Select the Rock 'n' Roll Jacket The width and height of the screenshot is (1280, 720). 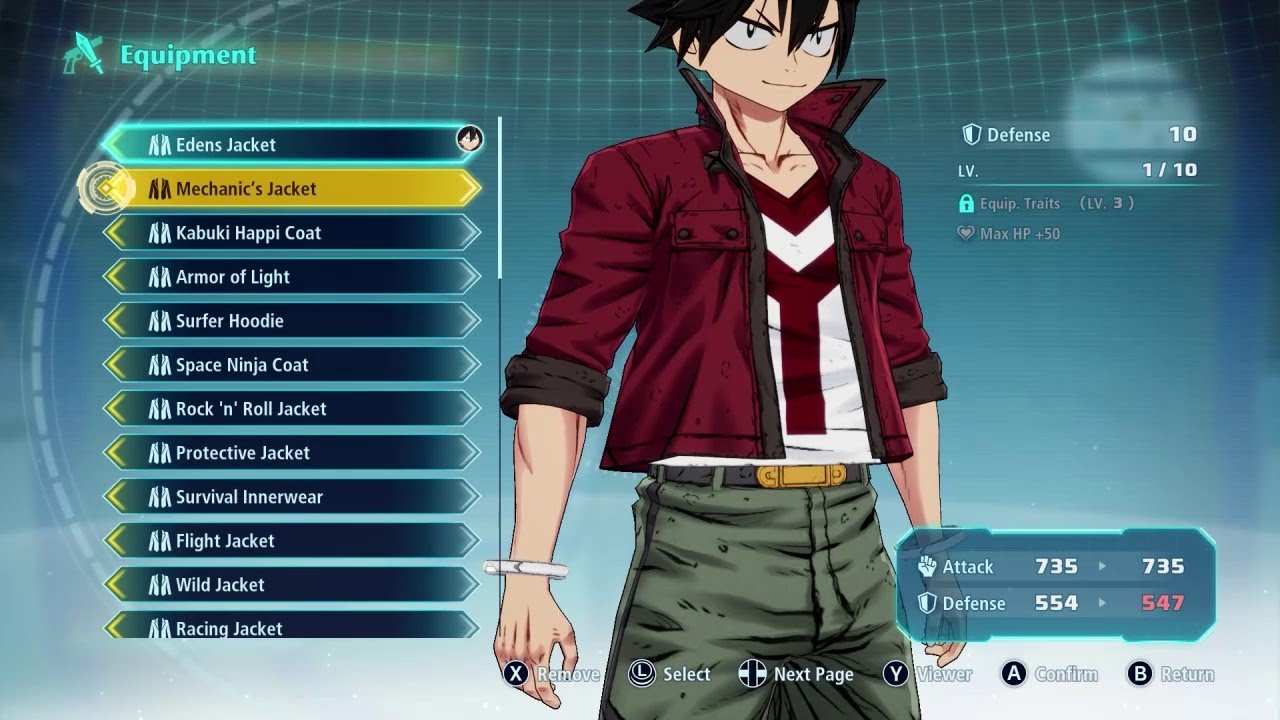(290, 409)
